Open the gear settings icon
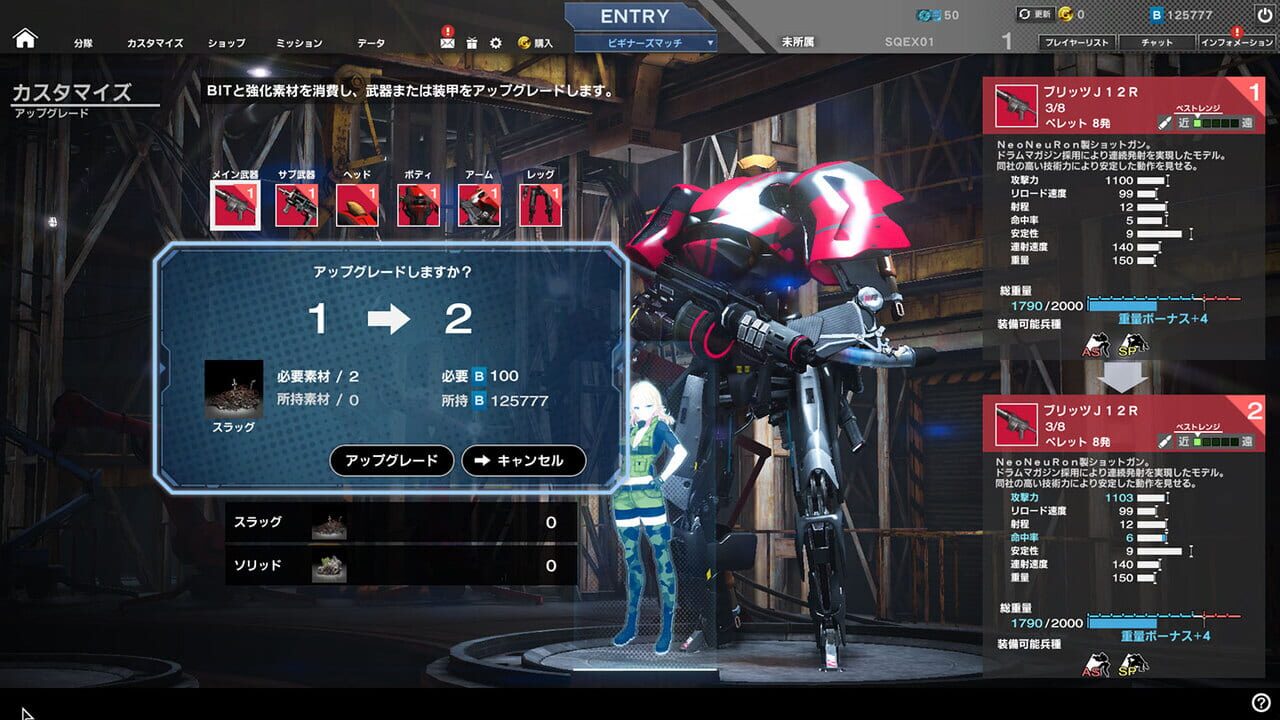Image resolution: width=1280 pixels, height=720 pixels. pyautogui.click(x=496, y=43)
